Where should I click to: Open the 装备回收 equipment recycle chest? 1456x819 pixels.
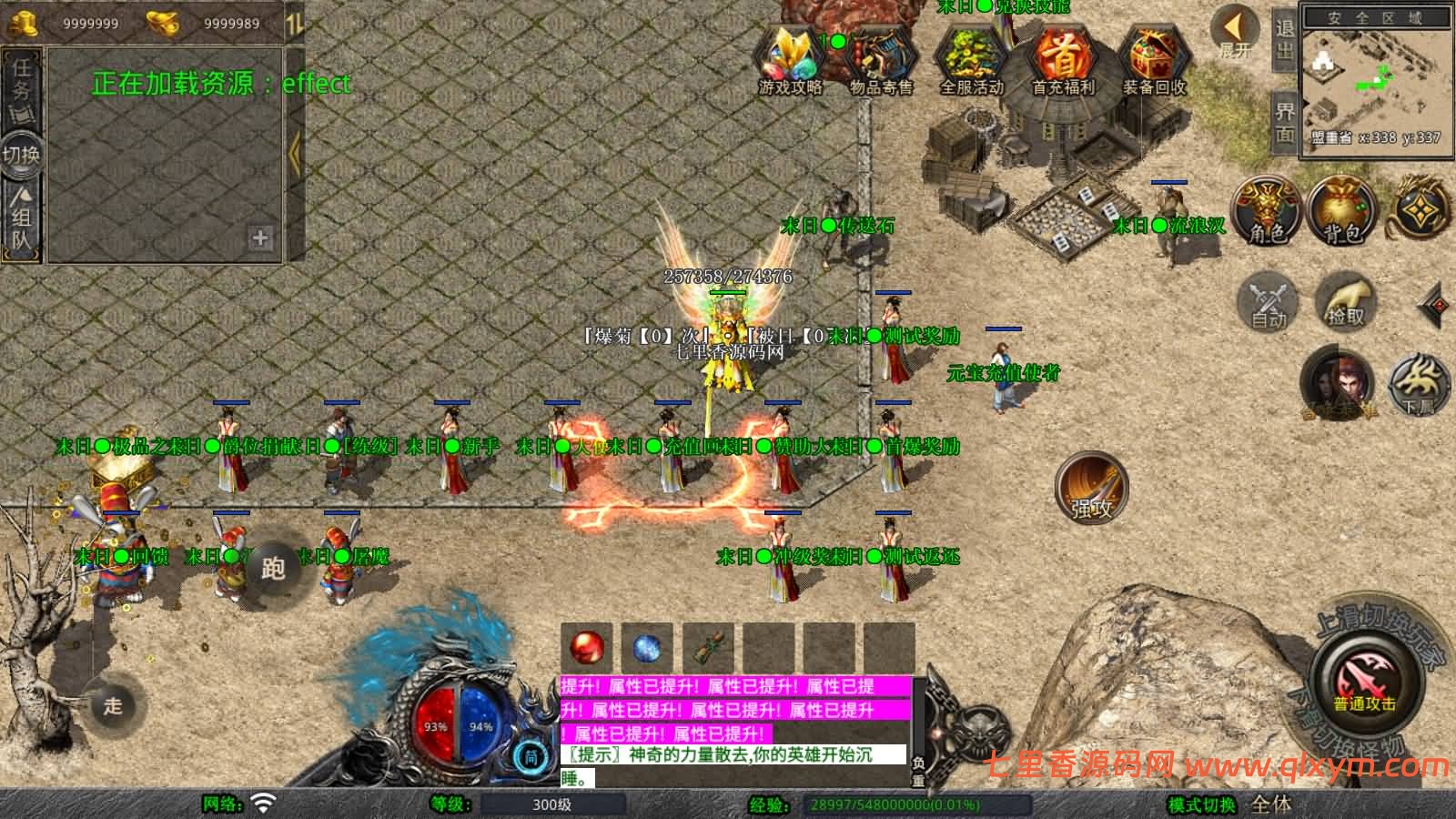point(1154,60)
